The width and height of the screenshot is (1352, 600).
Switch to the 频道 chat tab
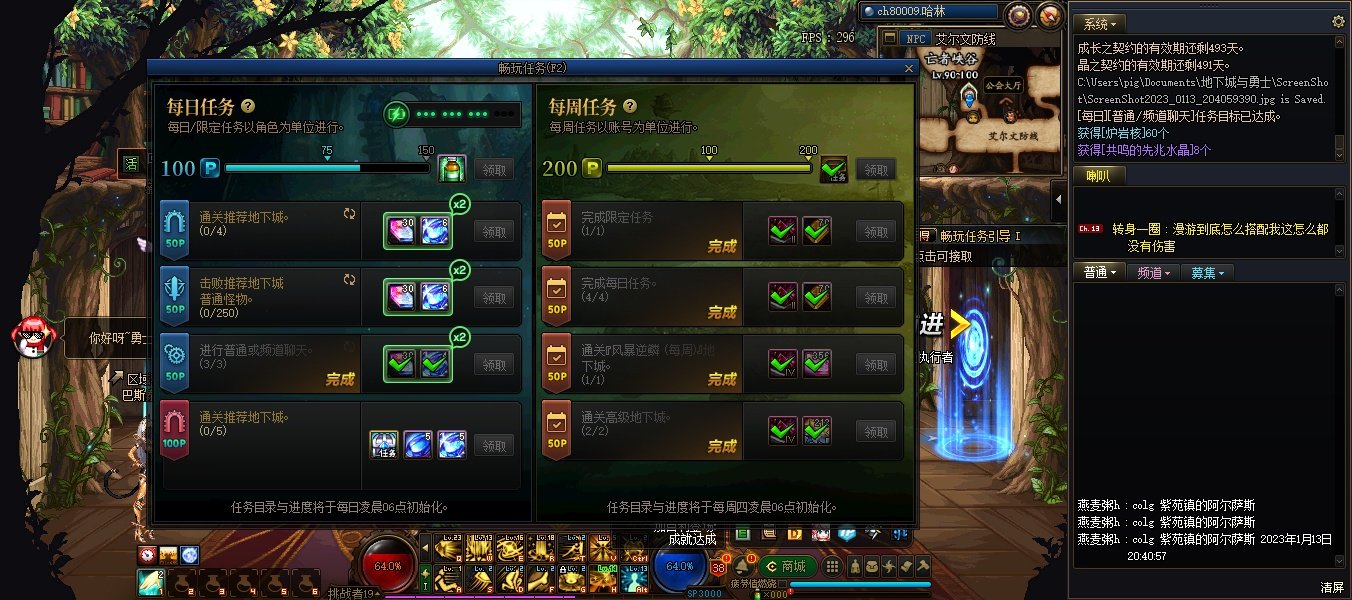coord(1154,272)
